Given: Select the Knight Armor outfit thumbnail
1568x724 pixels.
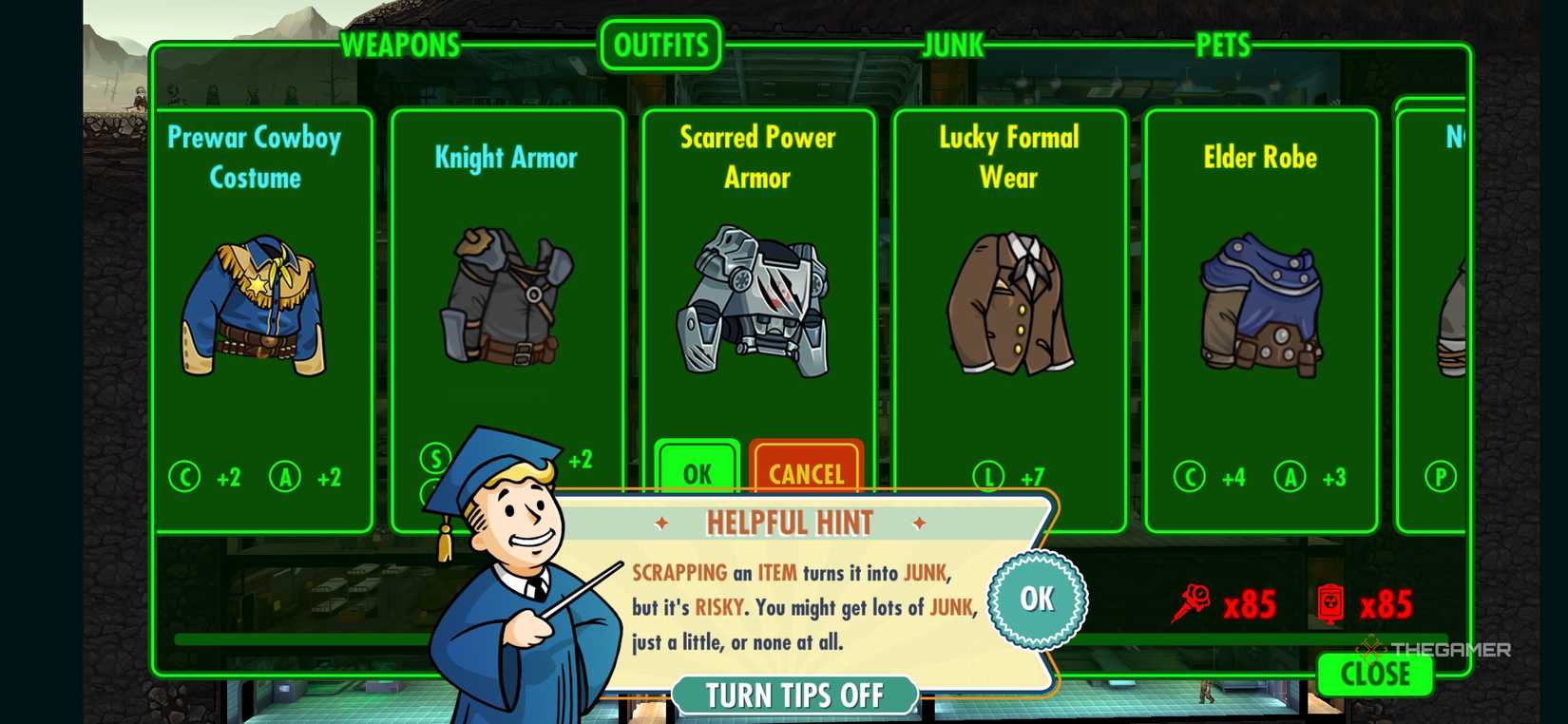Looking at the screenshot, I should (x=507, y=299).
